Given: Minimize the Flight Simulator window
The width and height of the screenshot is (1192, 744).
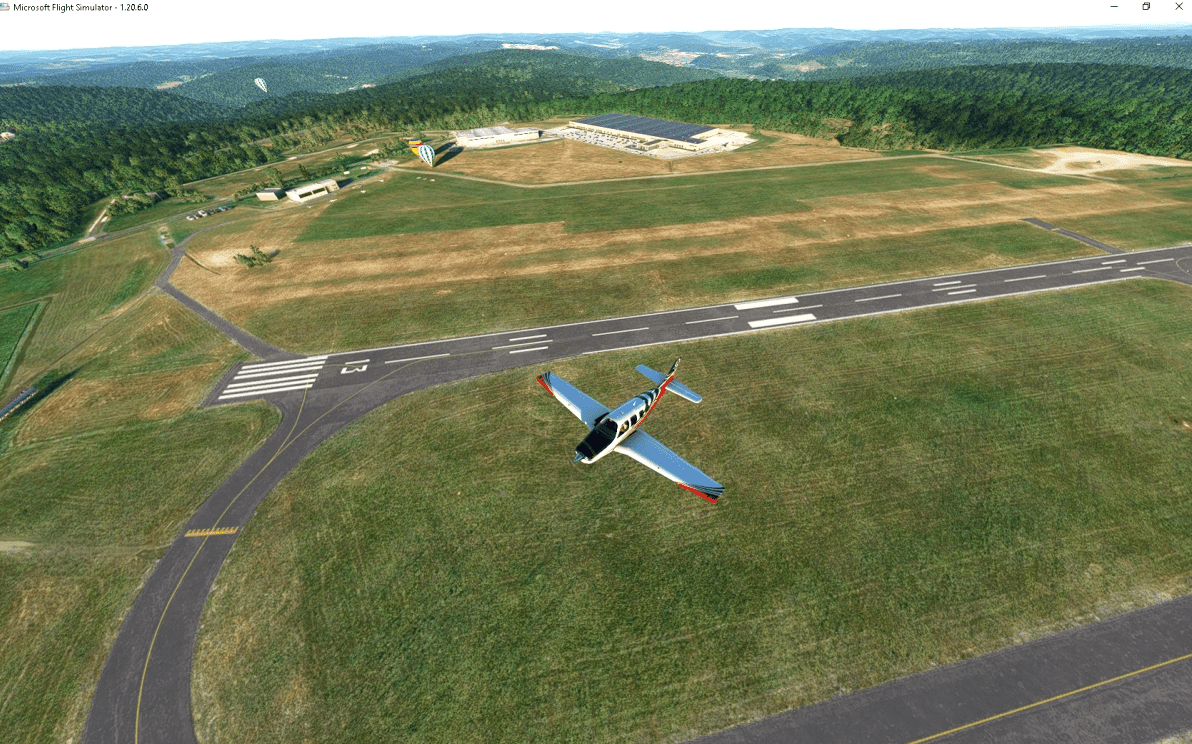Looking at the screenshot, I should pos(1115,7).
